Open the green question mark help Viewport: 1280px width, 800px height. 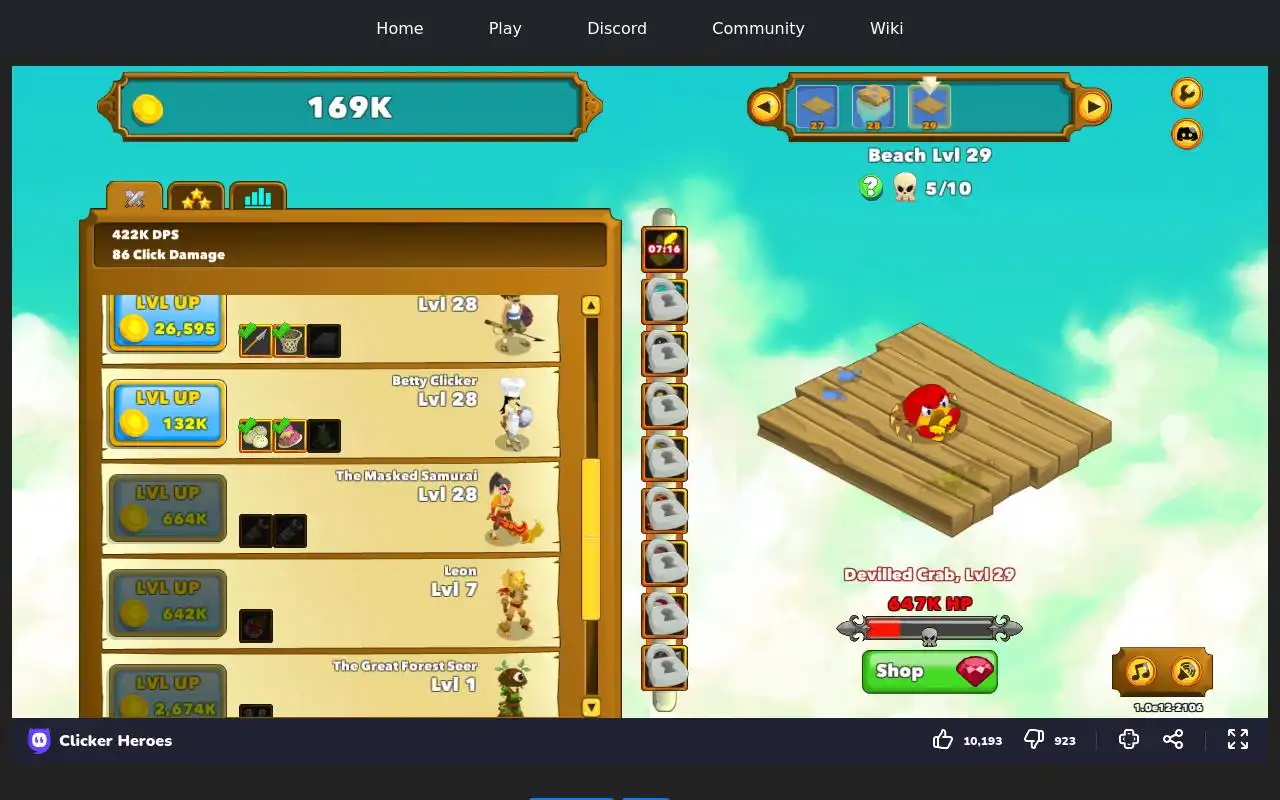click(871, 187)
